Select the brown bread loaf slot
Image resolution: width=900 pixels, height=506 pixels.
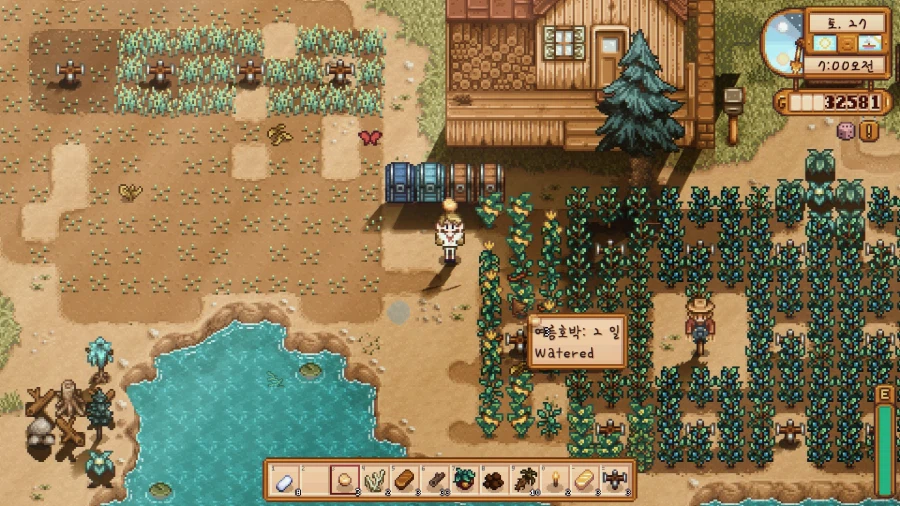click(404, 480)
